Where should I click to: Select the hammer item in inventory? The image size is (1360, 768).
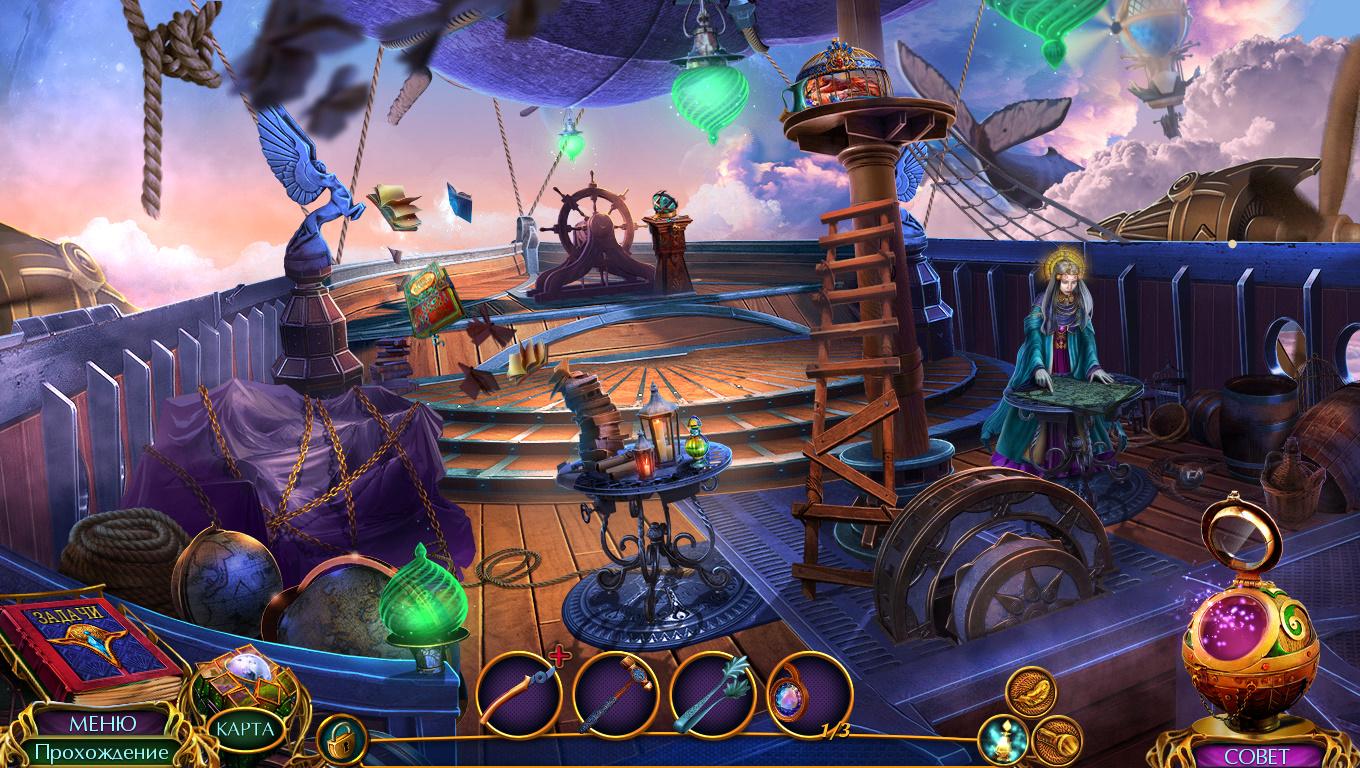[x=615, y=693]
